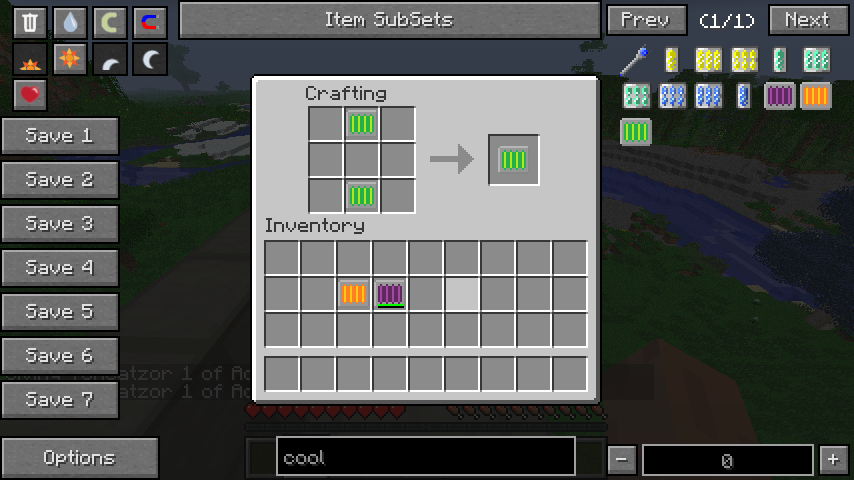Focus the search box containing "cool"
This screenshot has height=480, width=854.
click(425, 458)
